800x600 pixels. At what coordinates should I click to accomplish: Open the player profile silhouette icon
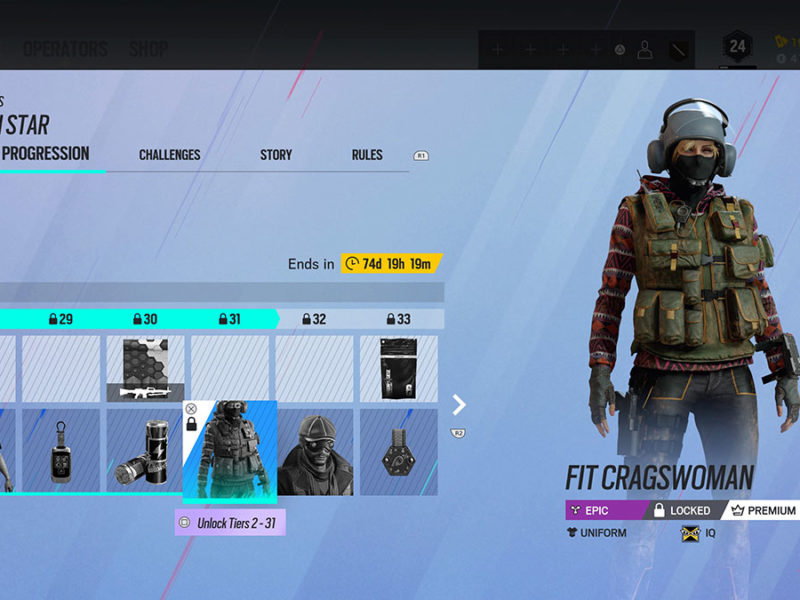(645, 49)
